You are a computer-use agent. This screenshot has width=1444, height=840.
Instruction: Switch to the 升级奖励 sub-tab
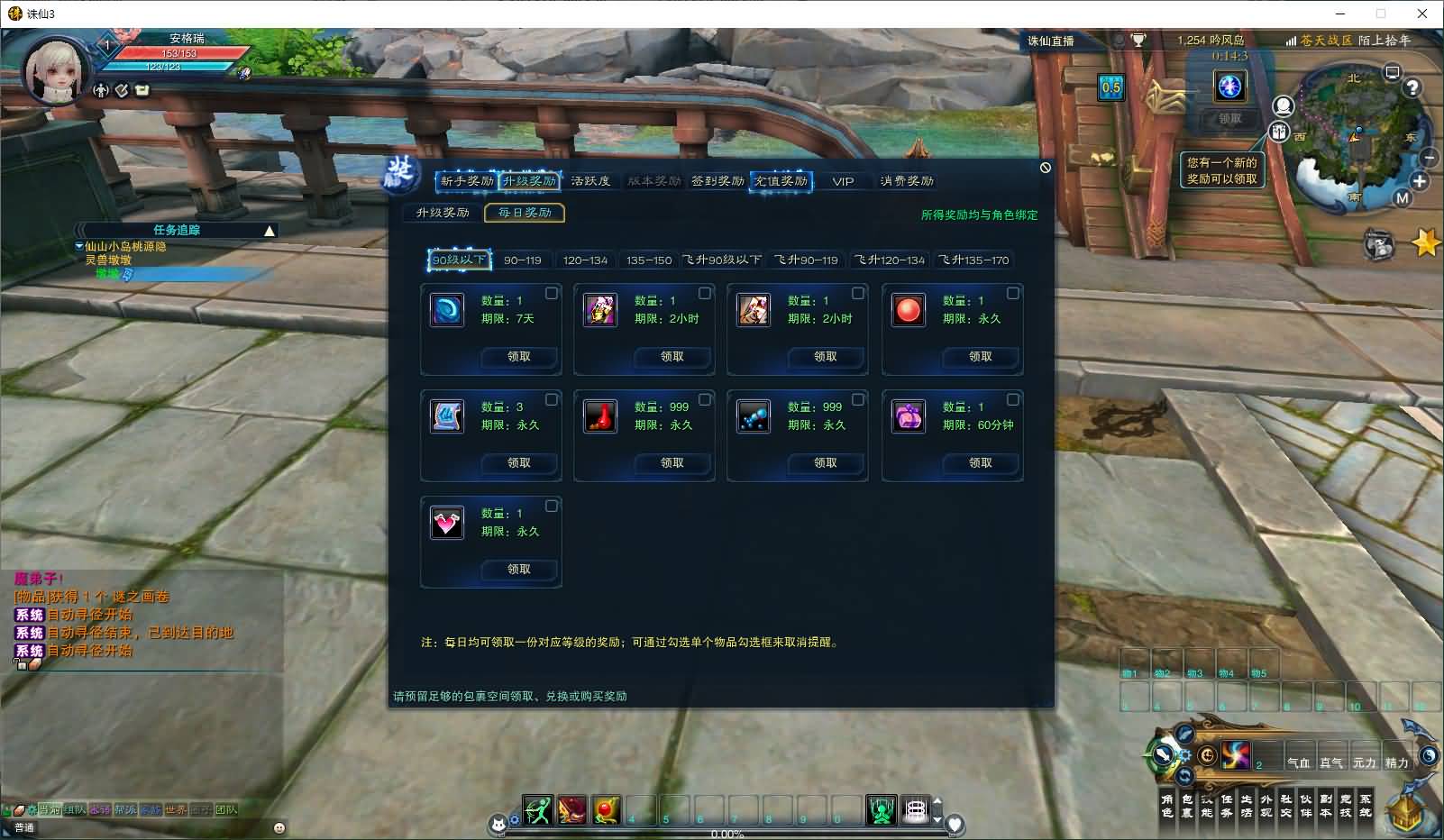coord(443,213)
